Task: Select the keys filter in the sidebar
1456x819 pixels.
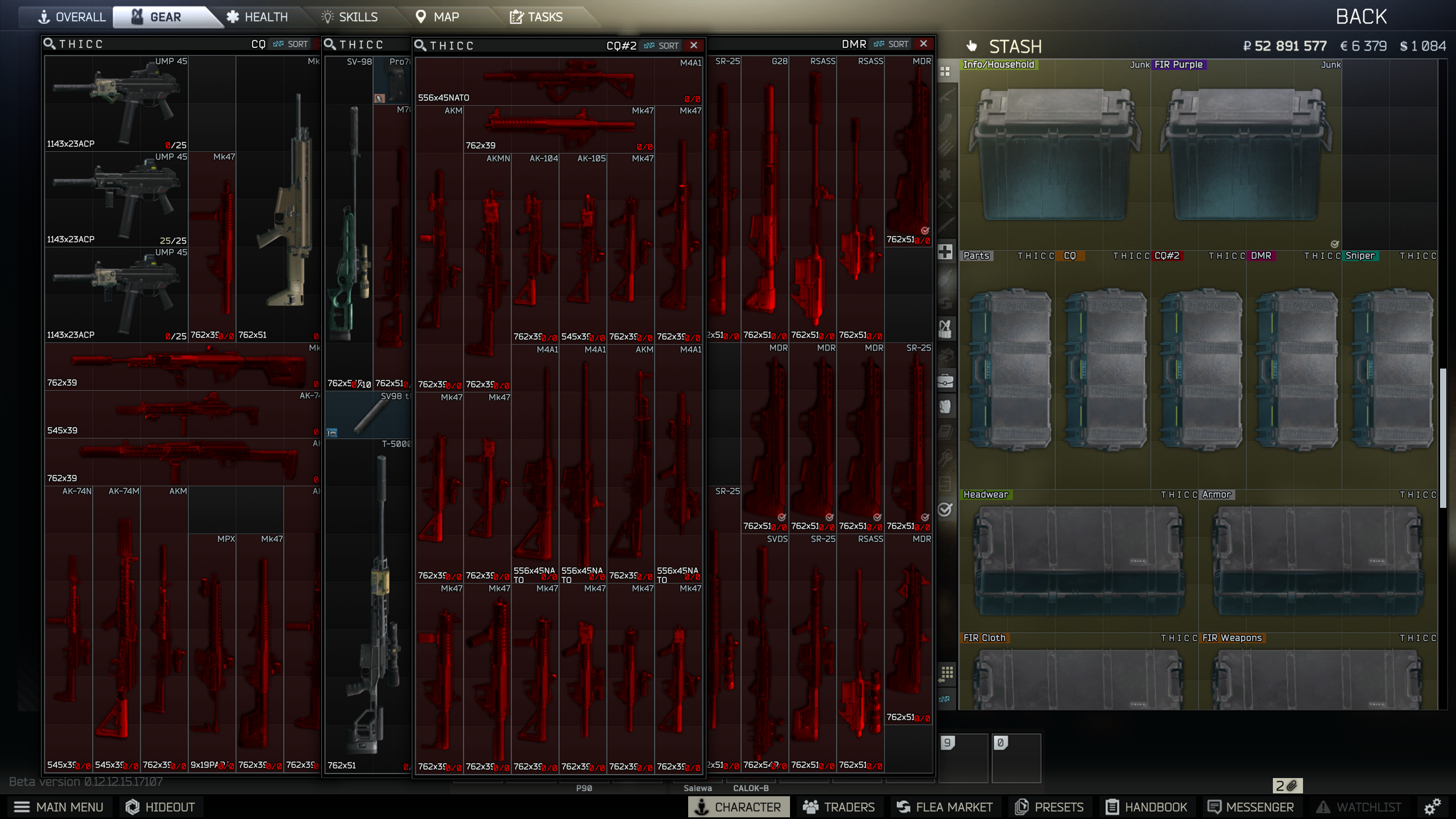Action: 946,456
